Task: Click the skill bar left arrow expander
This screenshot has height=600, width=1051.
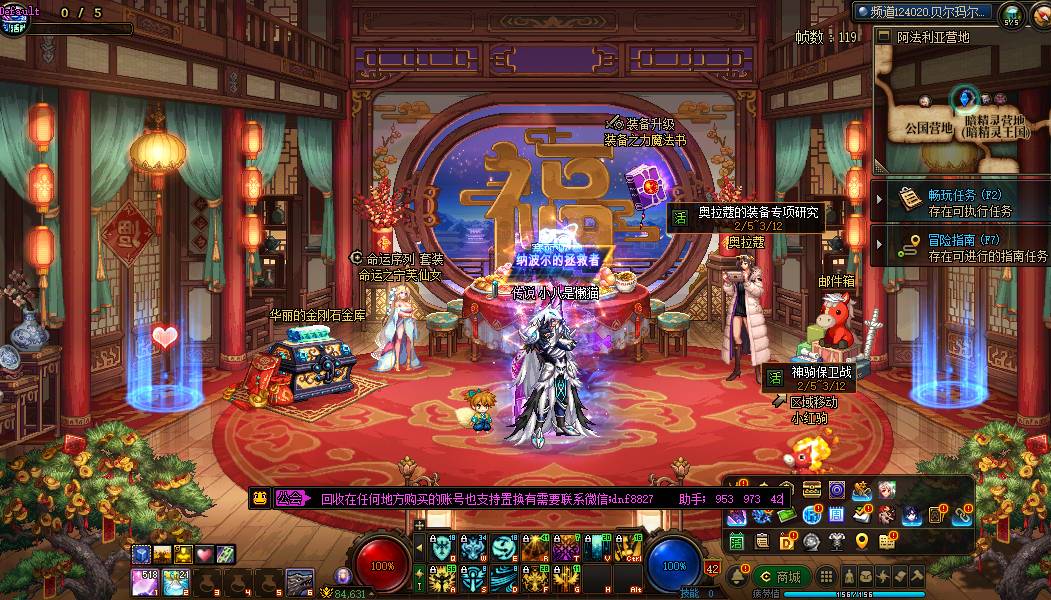Action: pos(419,545)
